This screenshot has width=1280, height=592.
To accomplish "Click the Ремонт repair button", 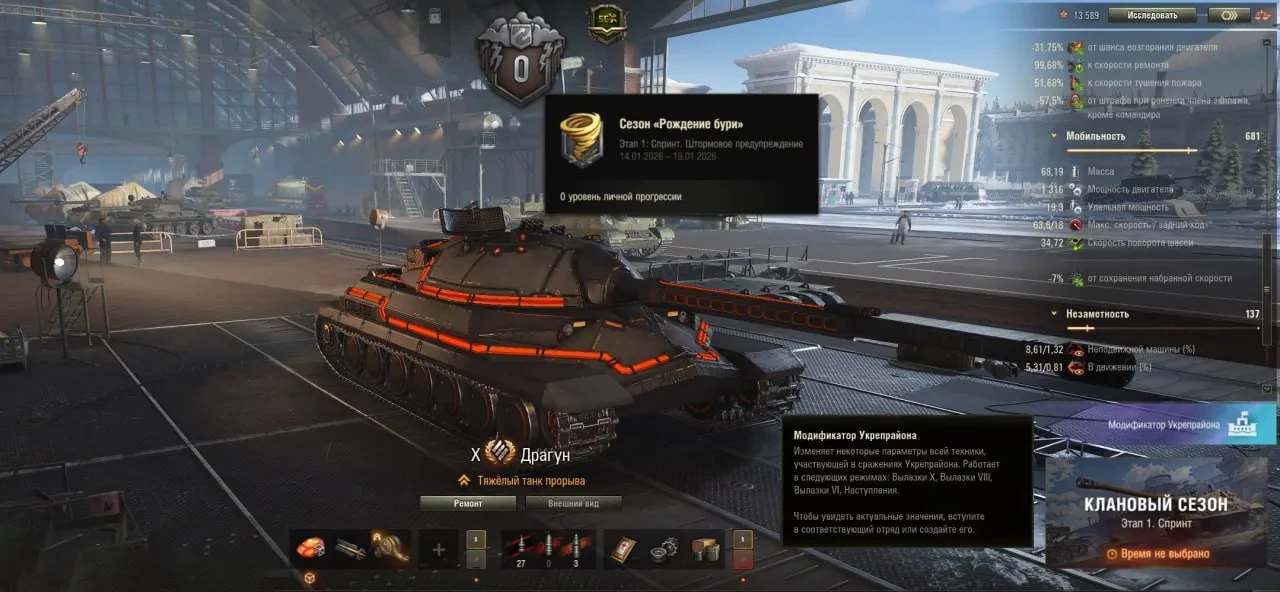I will click(x=467, y=503).
